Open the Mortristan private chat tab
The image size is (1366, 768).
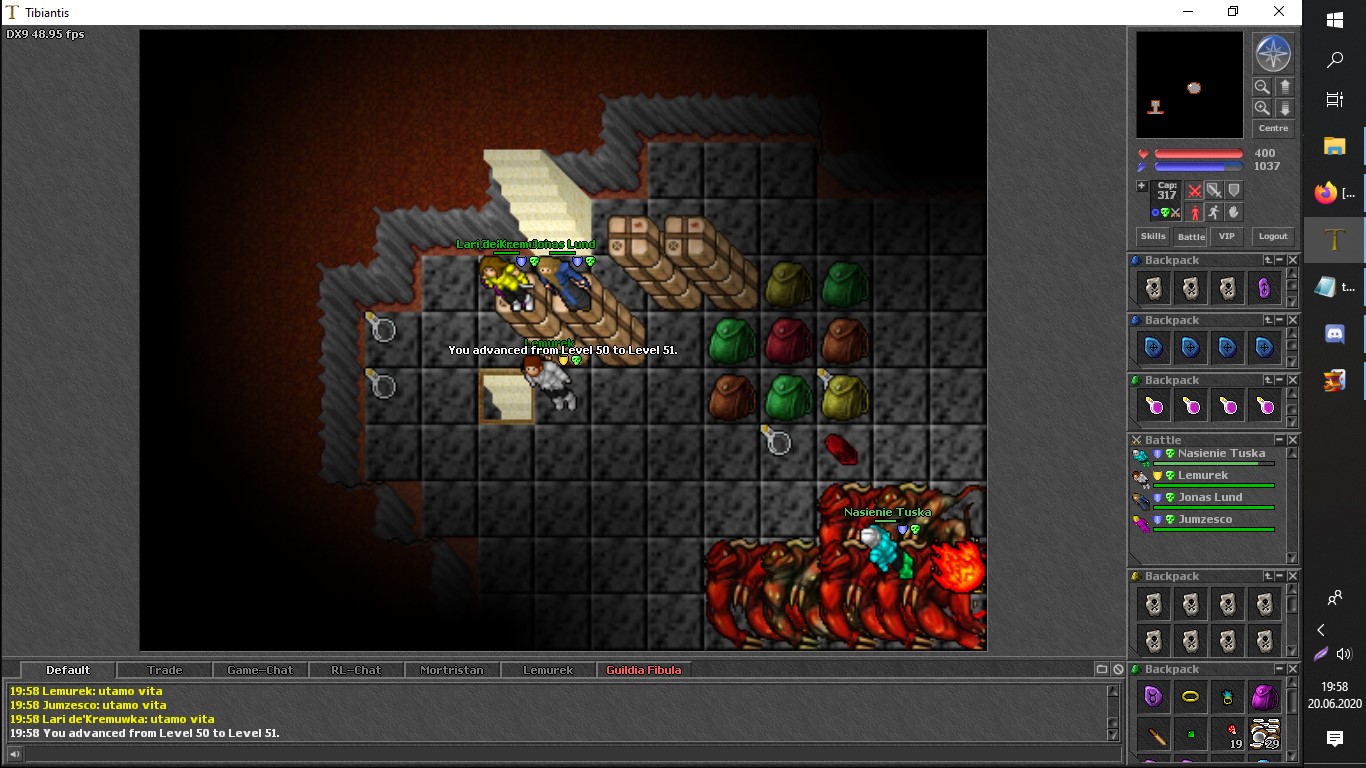pyautogui.click(x=451, y=670)
